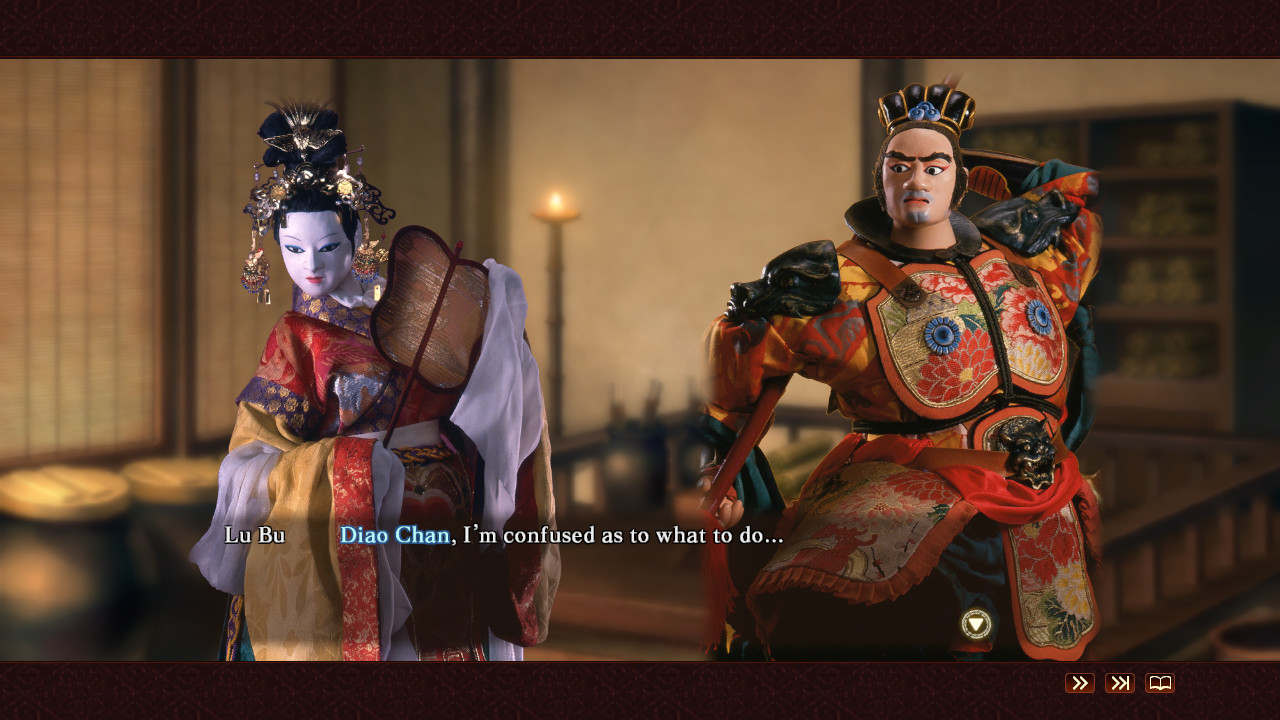Click the middle icon of the bottom toolbar
Screen dimensions: 1280x720
click(1119, 684)
